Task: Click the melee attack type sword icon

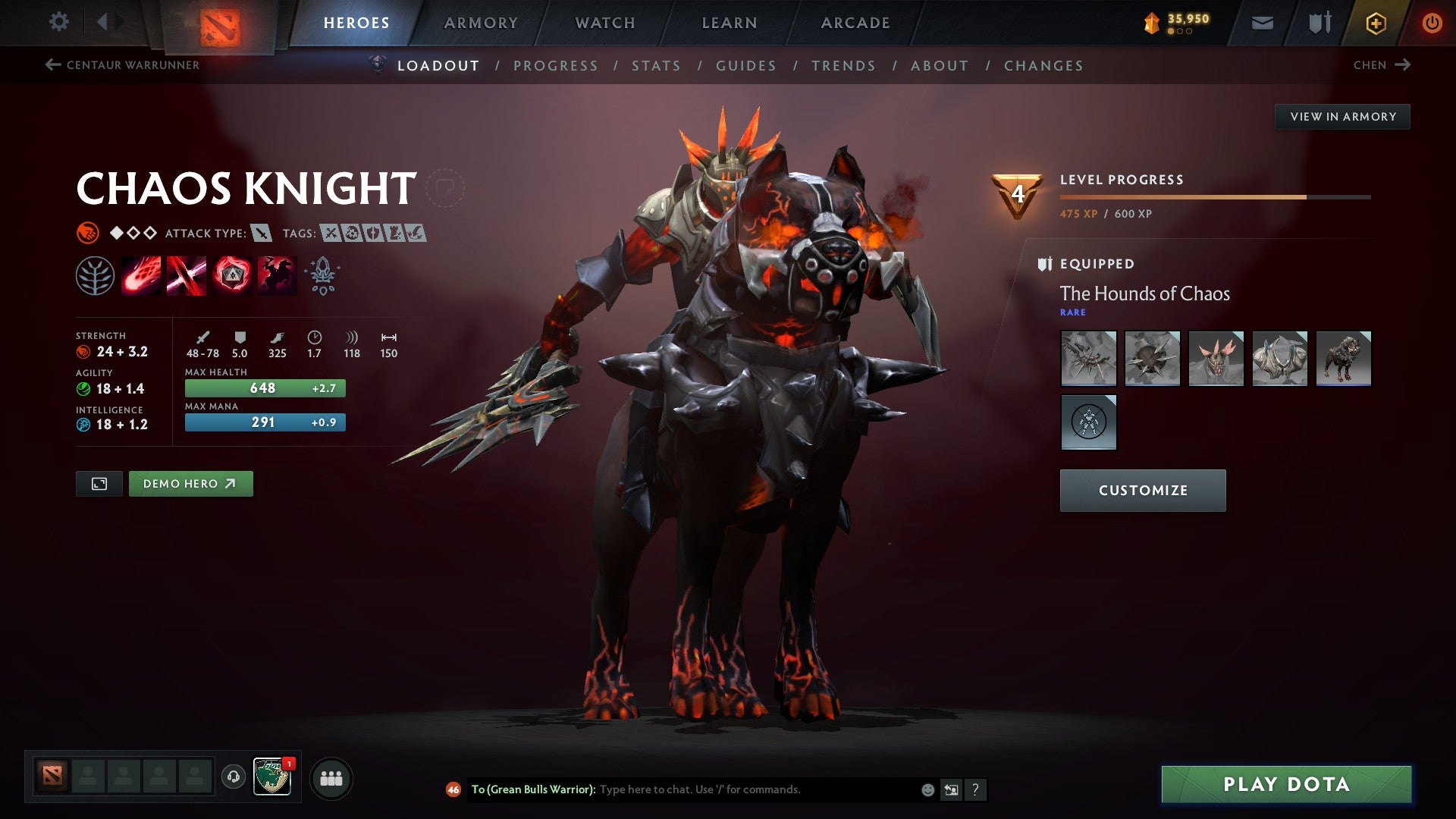Action: 261,234
